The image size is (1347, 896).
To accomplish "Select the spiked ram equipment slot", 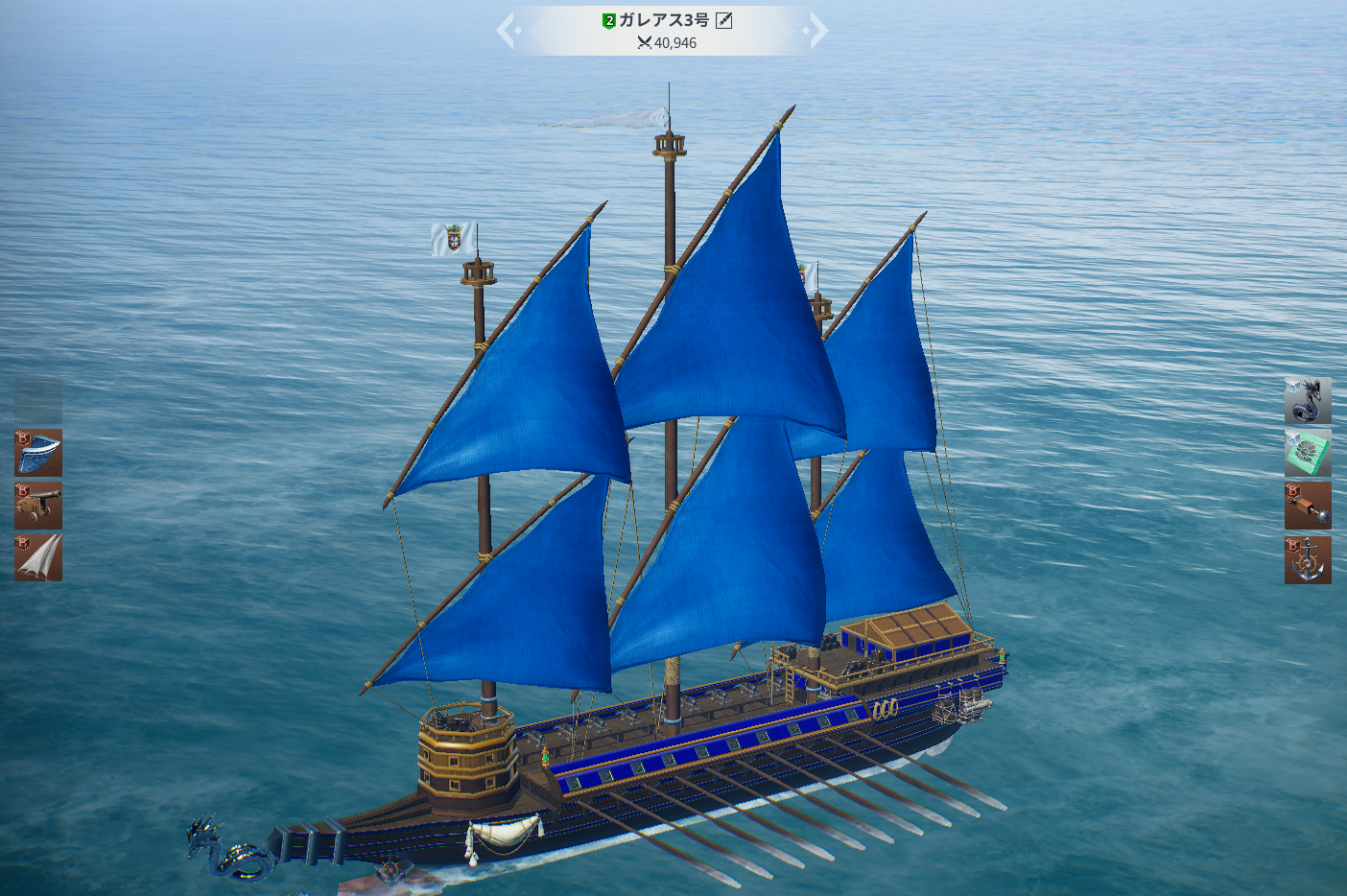I will [1308, 506].
